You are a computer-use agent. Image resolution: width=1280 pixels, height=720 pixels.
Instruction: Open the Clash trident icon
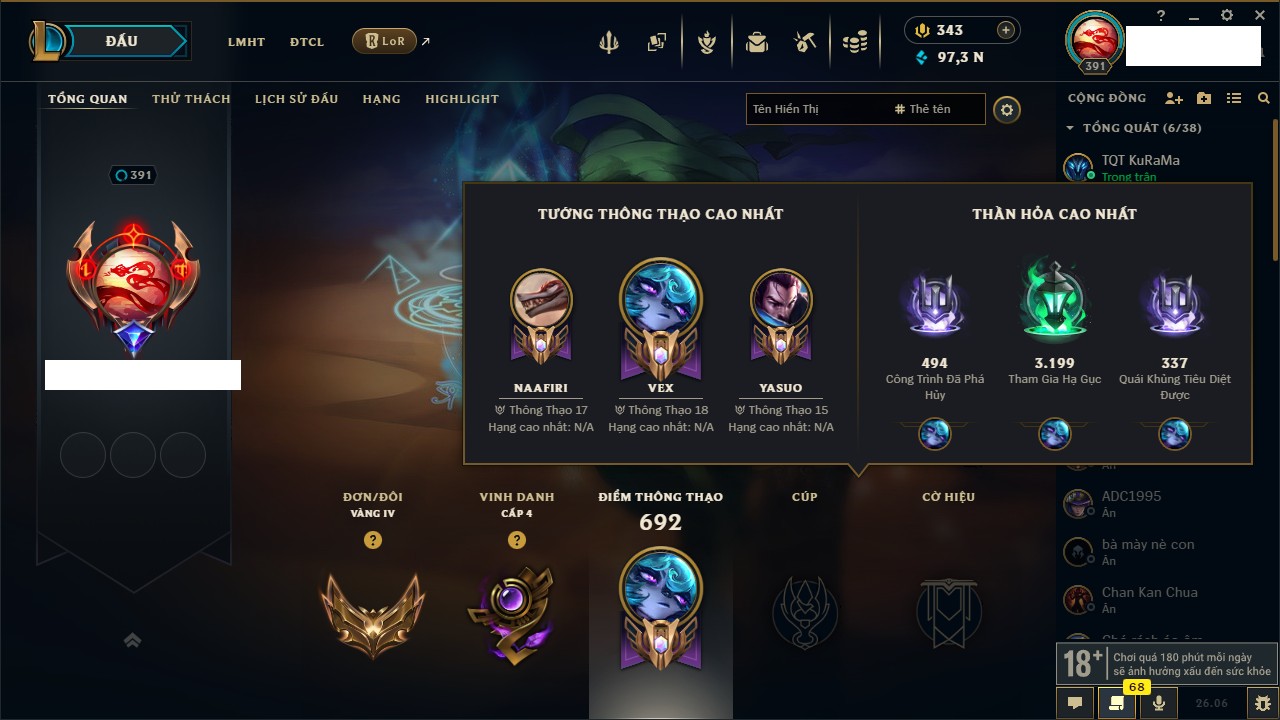609,43
